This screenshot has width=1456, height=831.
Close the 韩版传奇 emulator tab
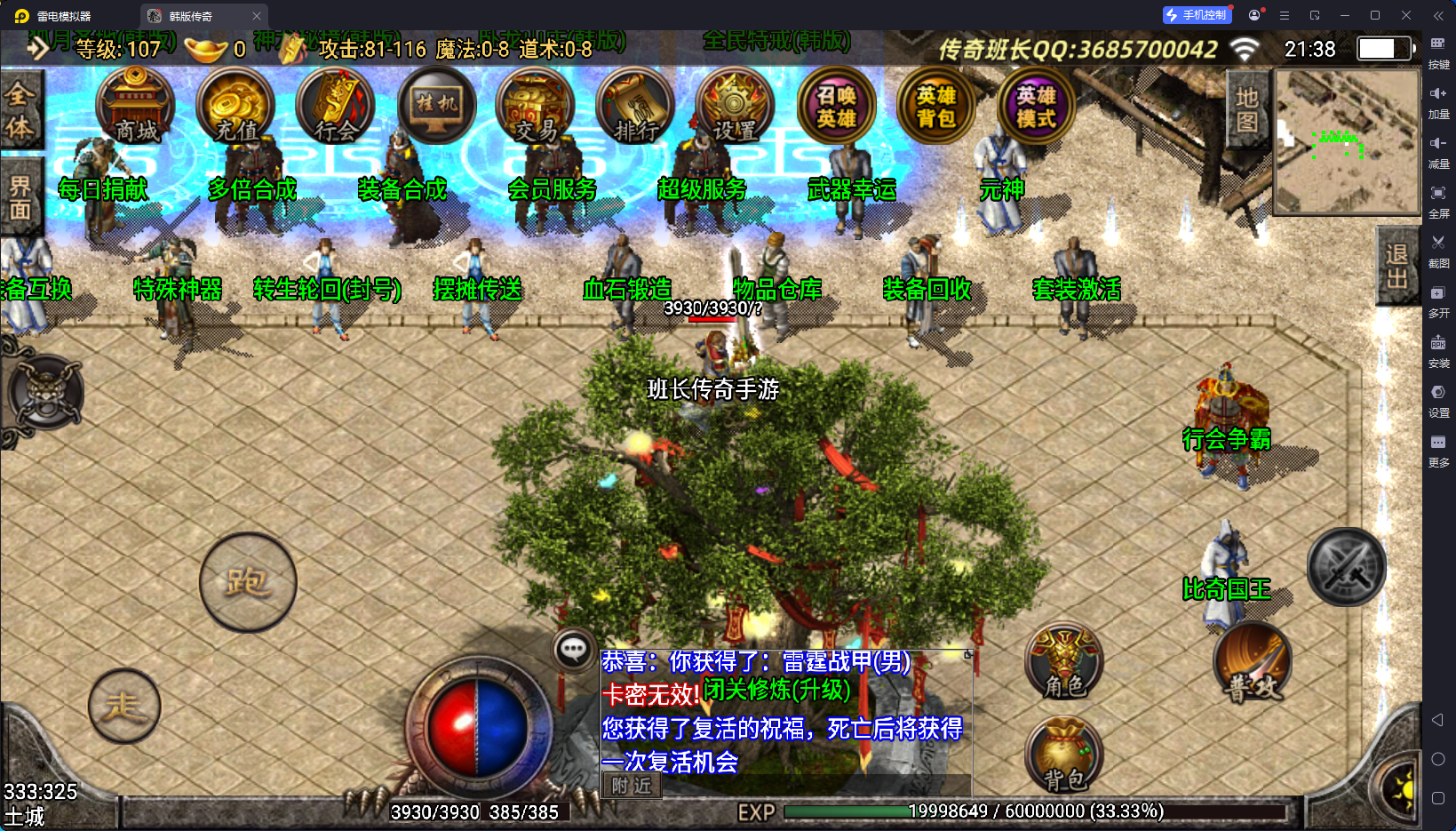click(x=257, y=16)
